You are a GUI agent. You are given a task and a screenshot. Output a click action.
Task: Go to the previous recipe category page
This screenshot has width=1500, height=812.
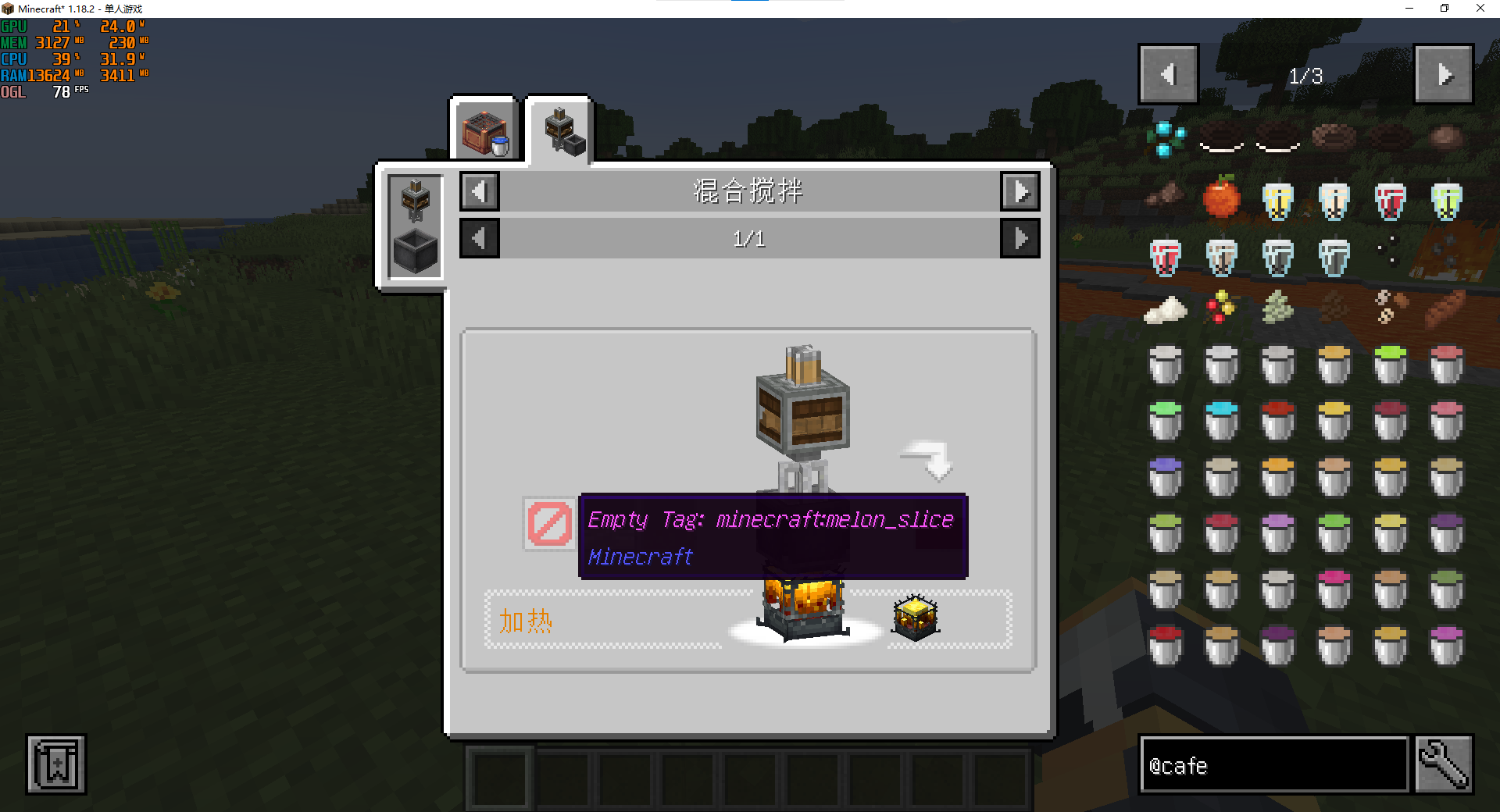(x=479, y=191)
